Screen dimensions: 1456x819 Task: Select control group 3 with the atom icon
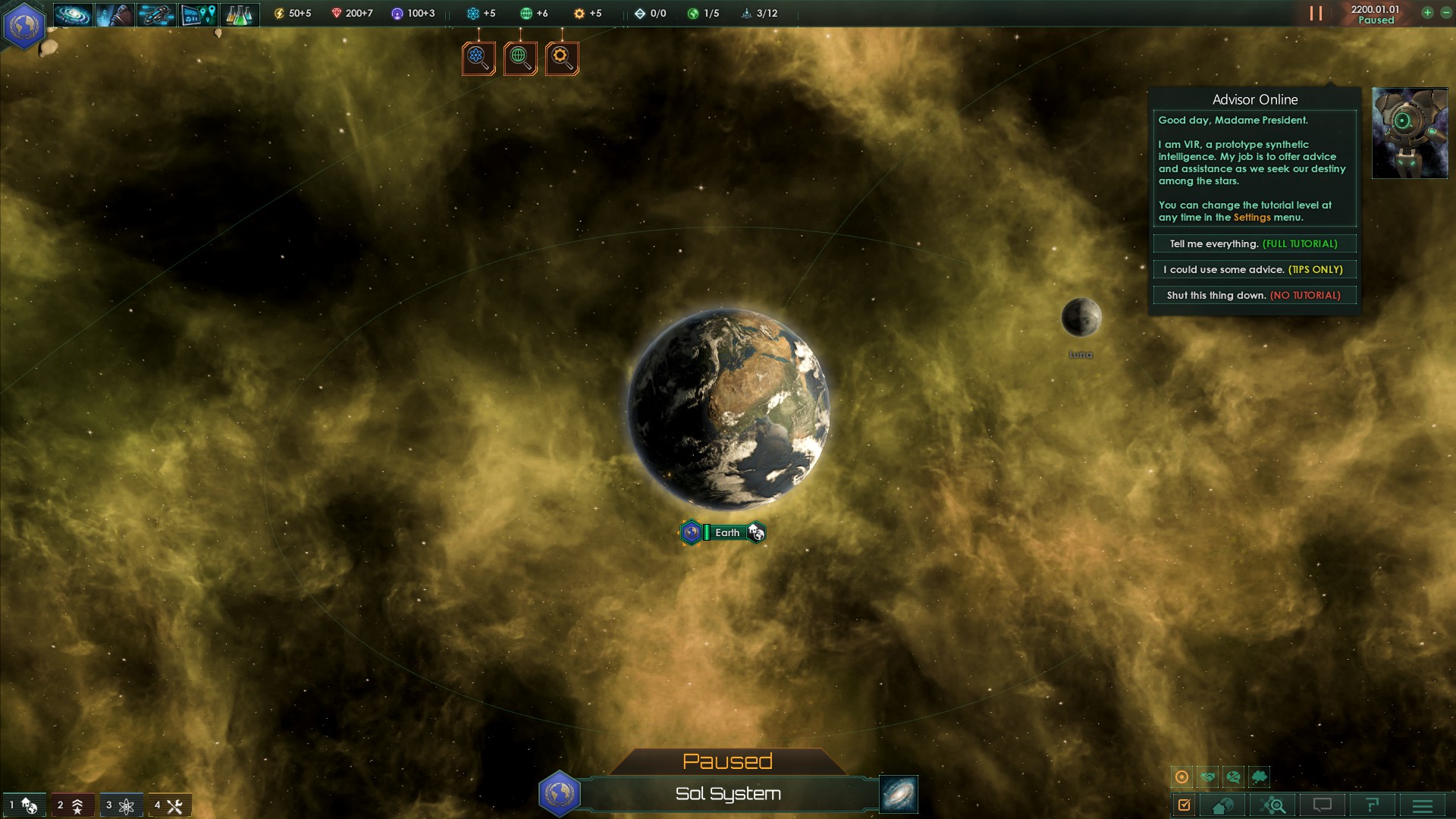[x=121, y=805]
